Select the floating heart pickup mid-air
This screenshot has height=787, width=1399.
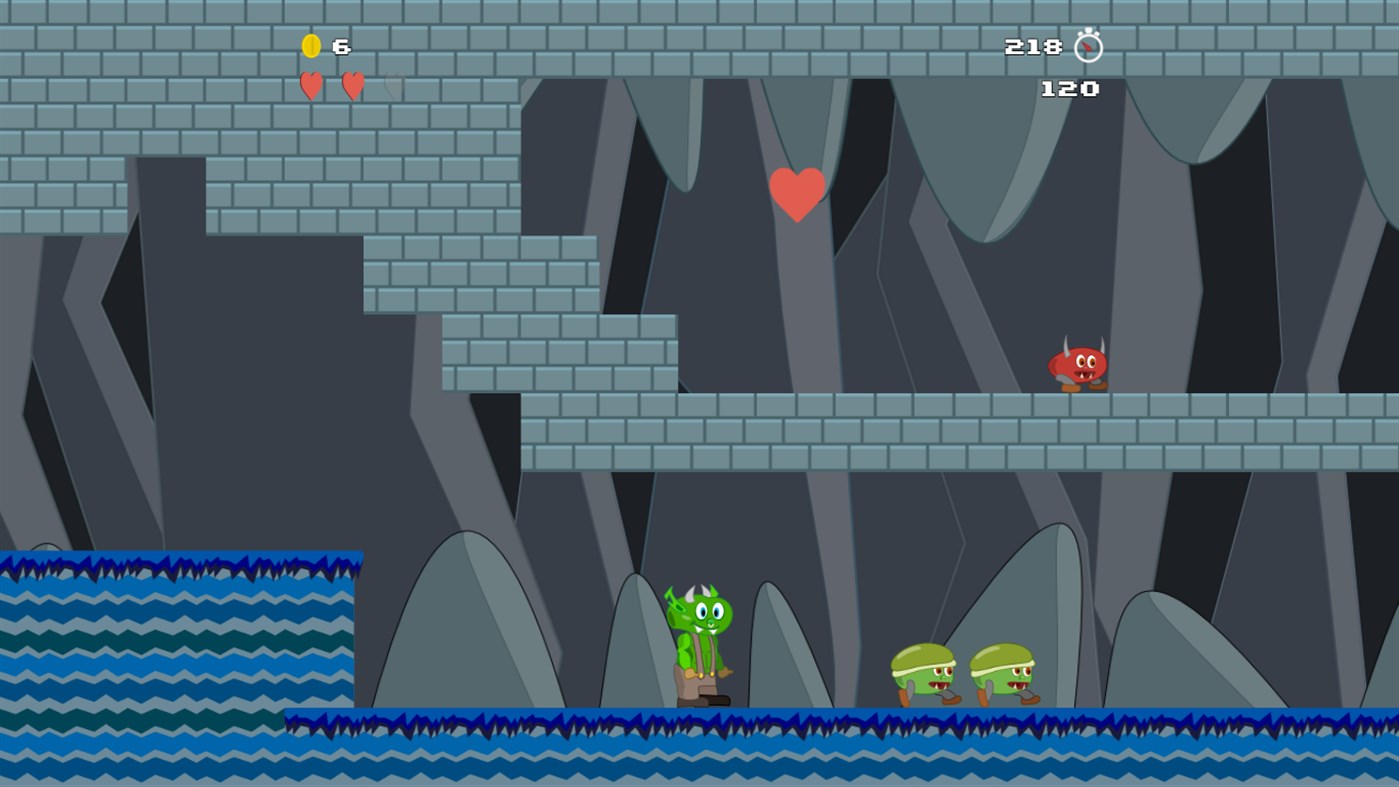tap(797, 193)
